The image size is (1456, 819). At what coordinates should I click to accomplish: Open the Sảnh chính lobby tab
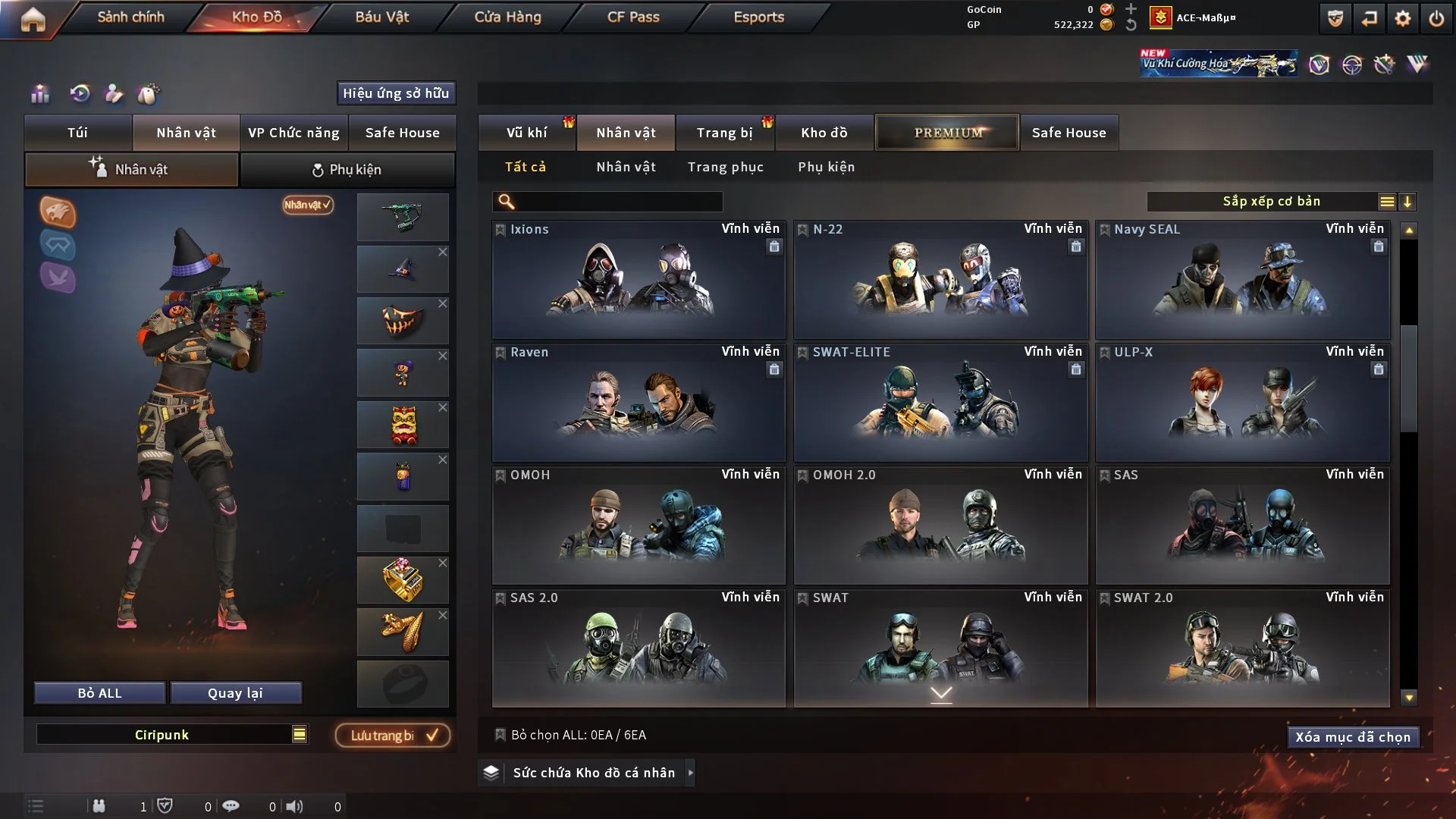pyautogui.click(x=130, y=17)
